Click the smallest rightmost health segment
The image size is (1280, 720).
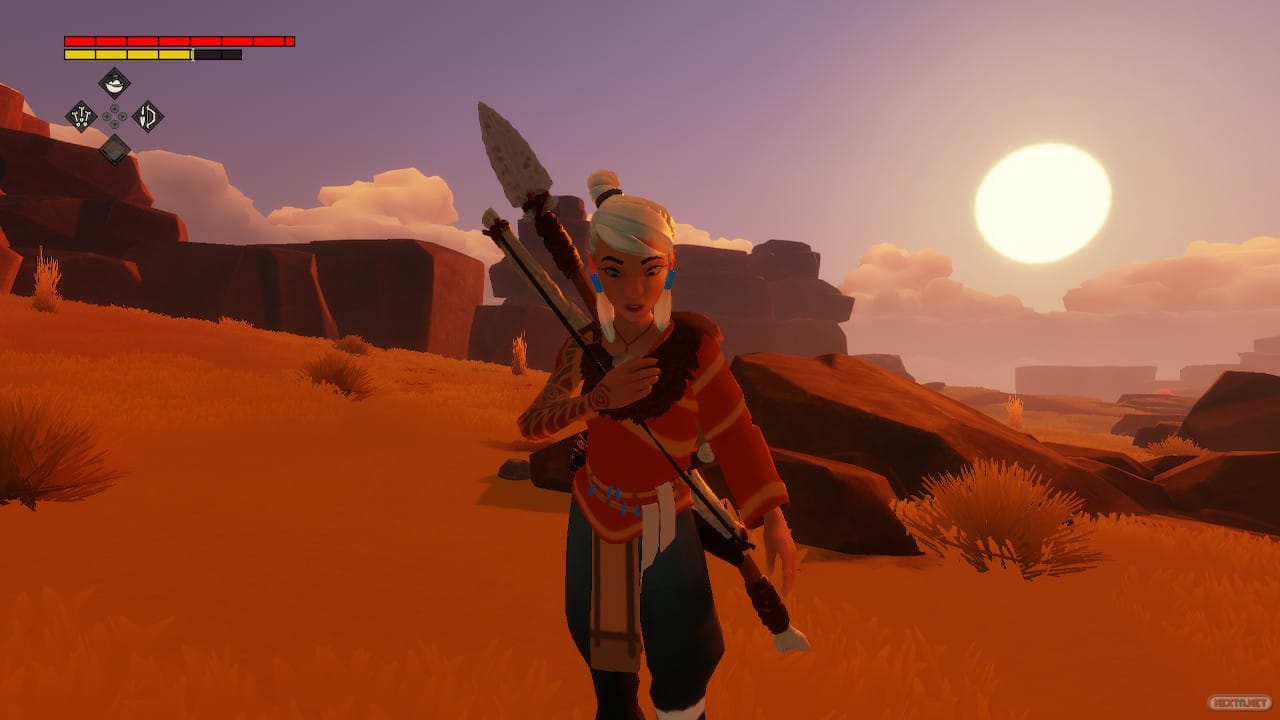pyautogui.click(x=290, y=41)
